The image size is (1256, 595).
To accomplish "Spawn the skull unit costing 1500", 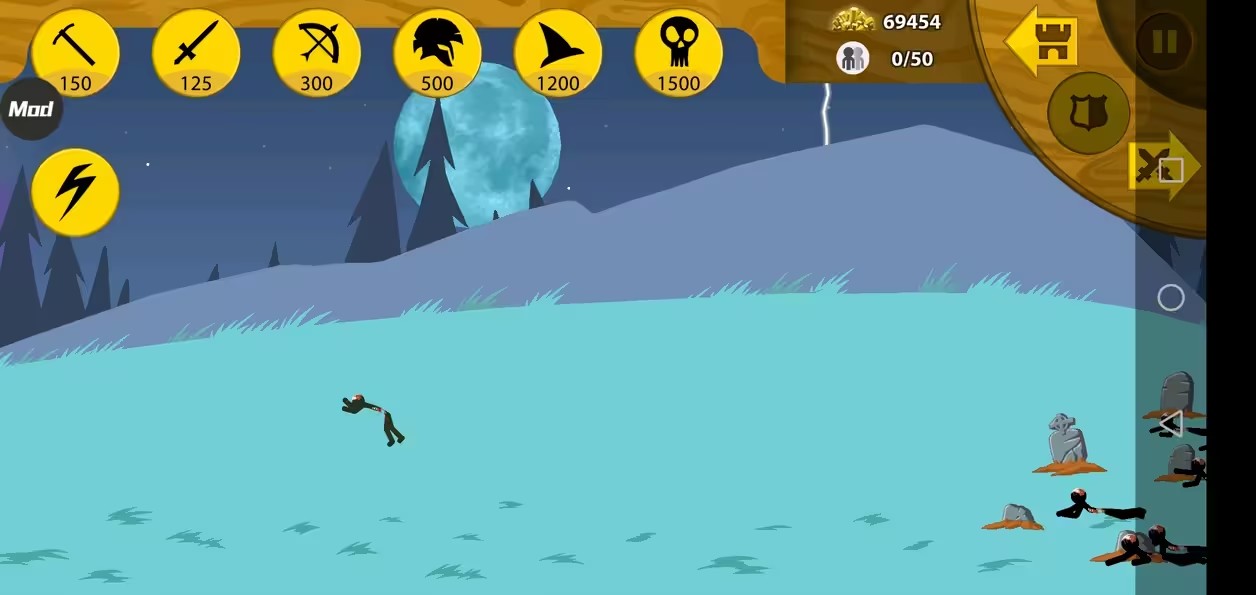I will (x=678, y=53).
